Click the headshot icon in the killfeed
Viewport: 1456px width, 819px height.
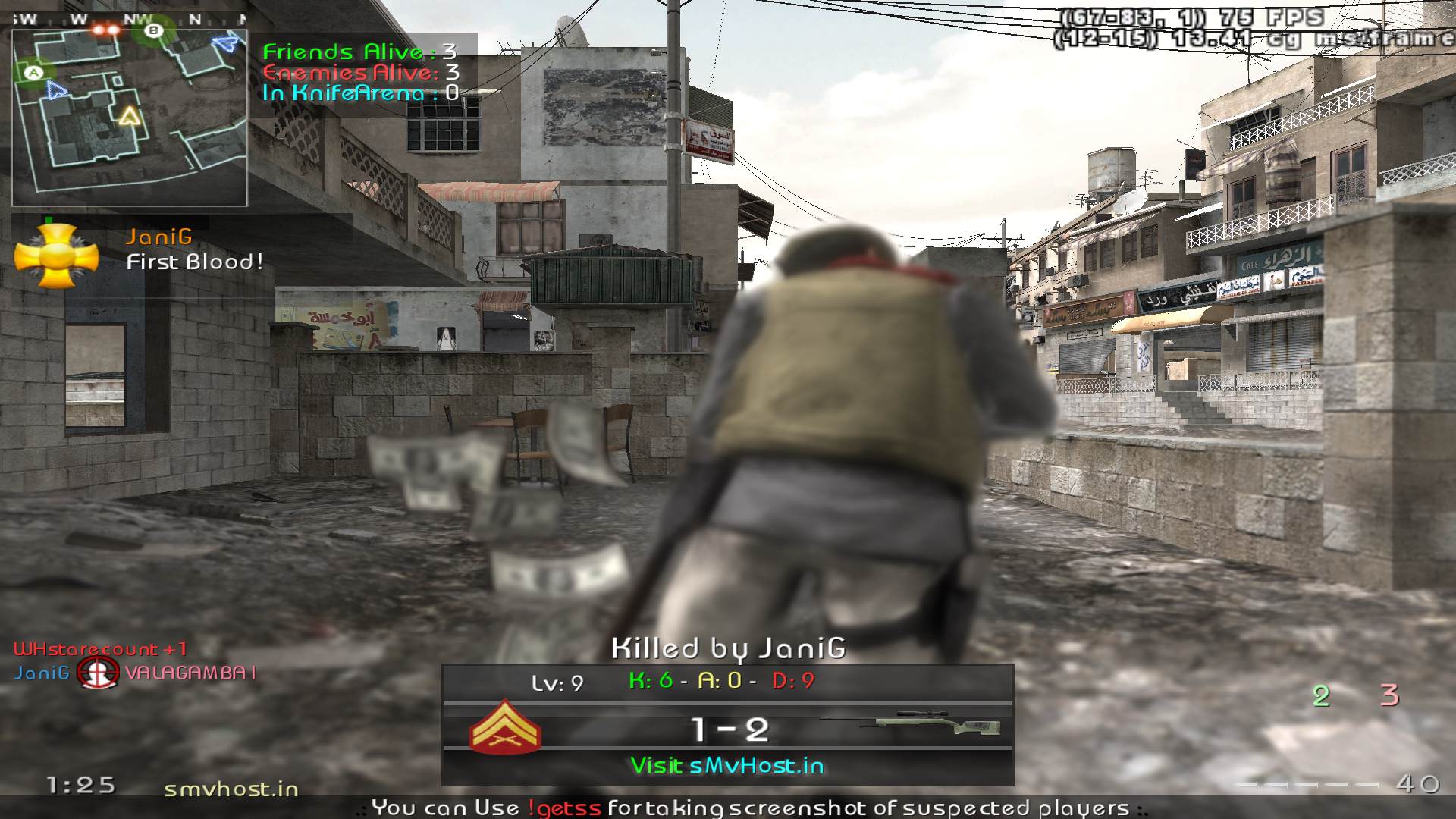[98, 673]
